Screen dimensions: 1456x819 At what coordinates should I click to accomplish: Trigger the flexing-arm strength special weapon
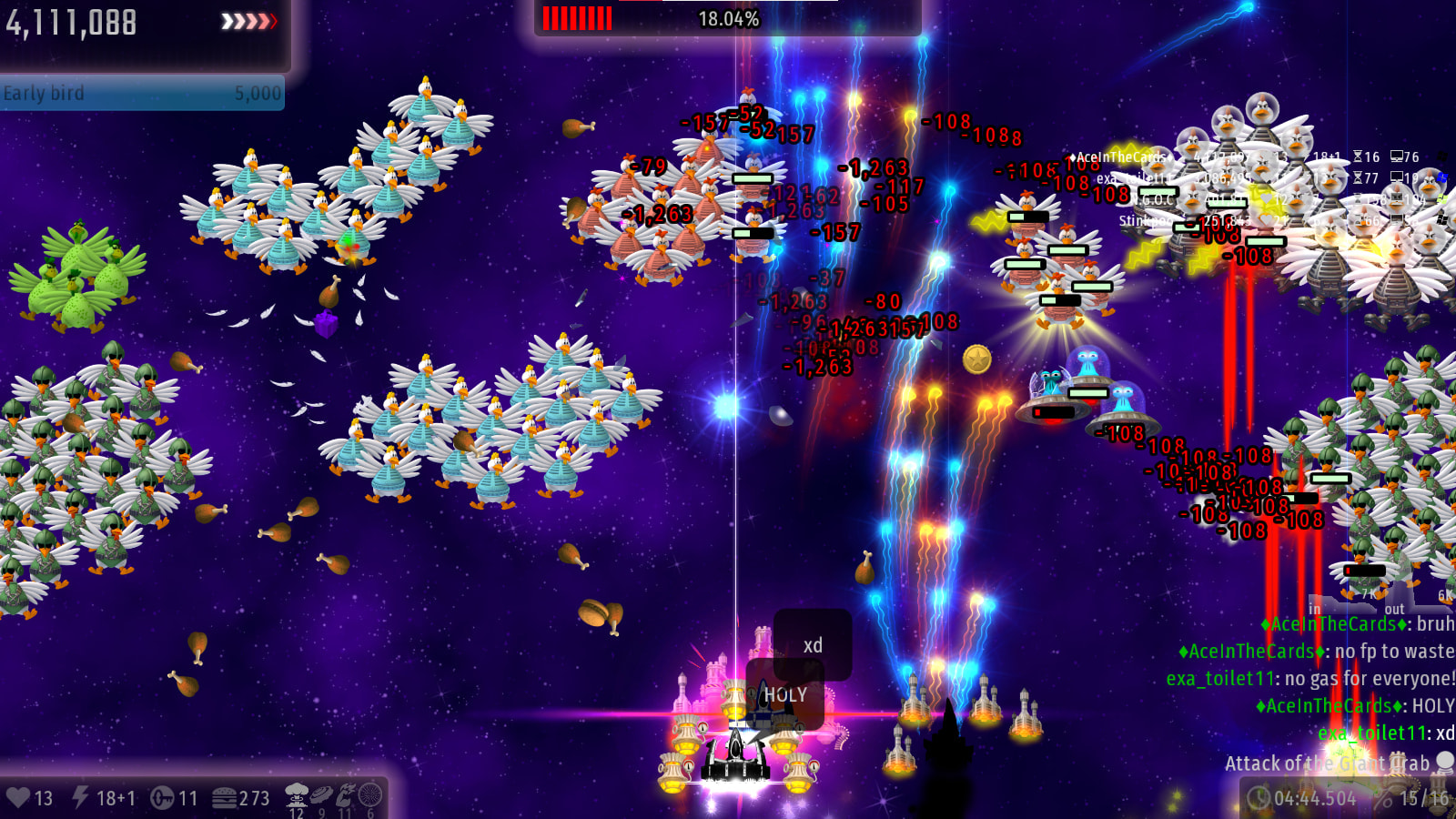pyautogui.click(x=346, y=795)
